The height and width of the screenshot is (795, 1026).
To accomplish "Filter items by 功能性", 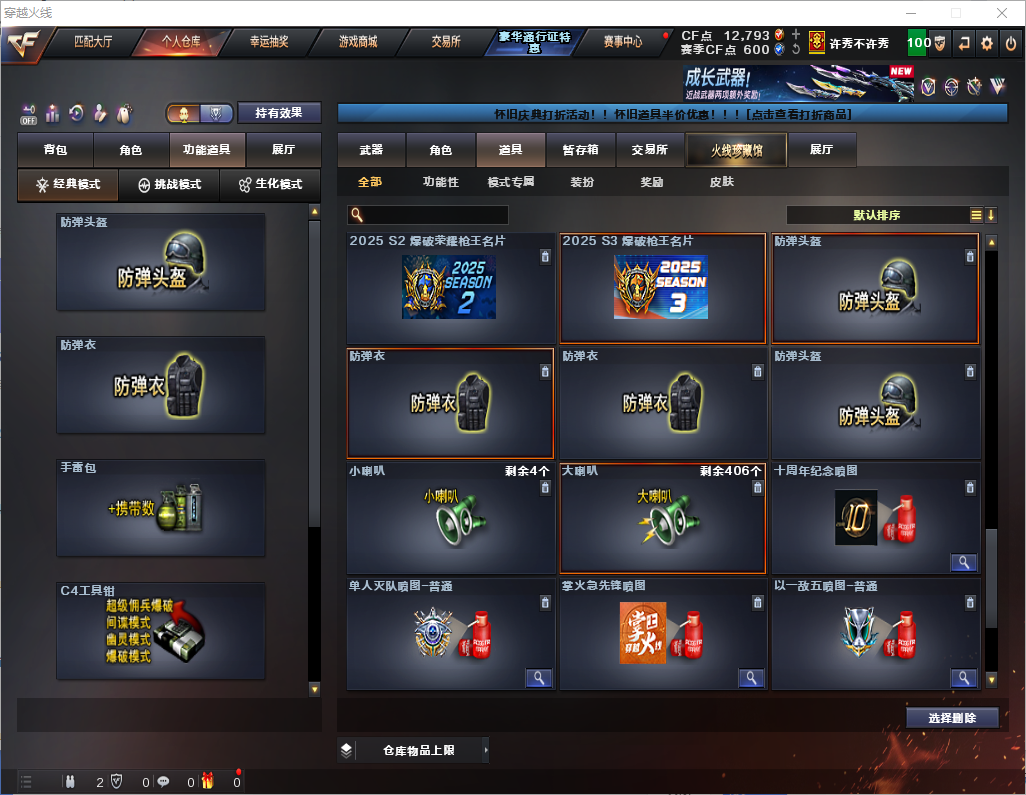I will (x=440, y=182).
